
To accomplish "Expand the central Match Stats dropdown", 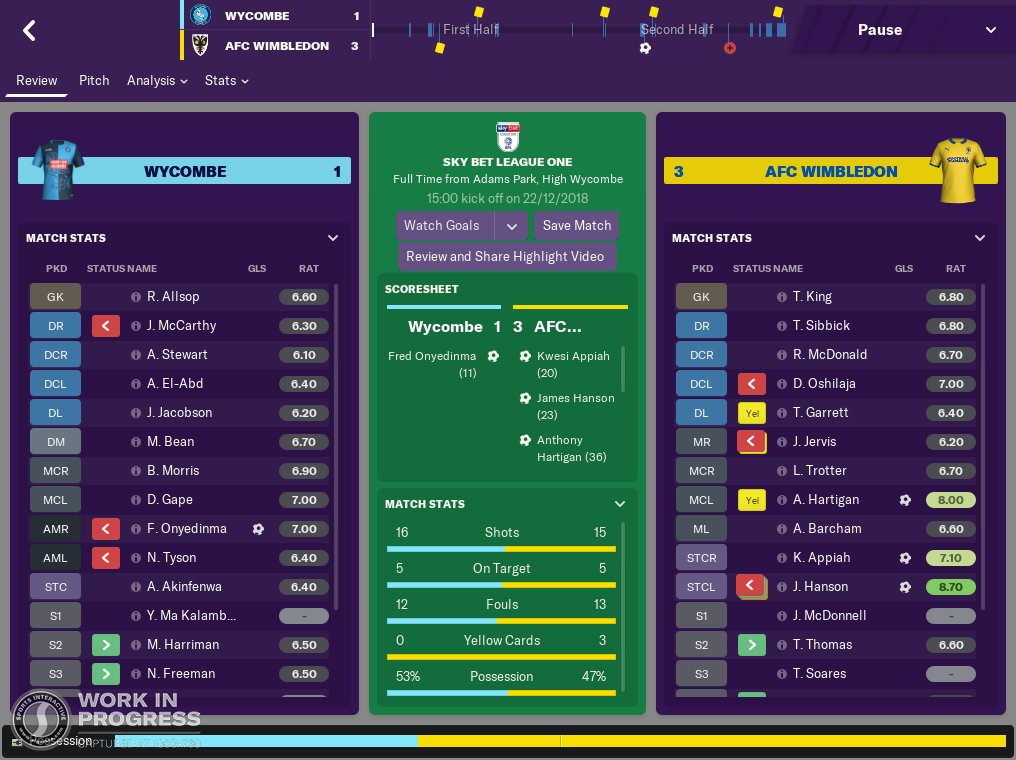I will (x=619, y=504).
